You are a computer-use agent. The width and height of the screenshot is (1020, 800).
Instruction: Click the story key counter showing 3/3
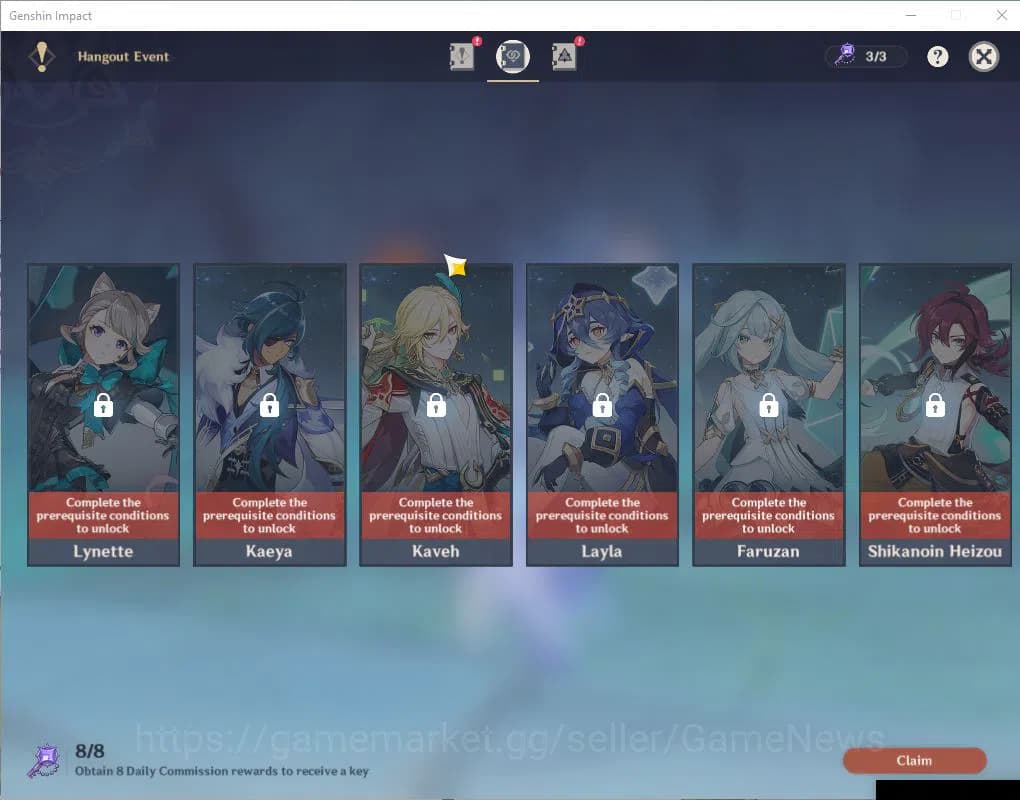point(866,57)
